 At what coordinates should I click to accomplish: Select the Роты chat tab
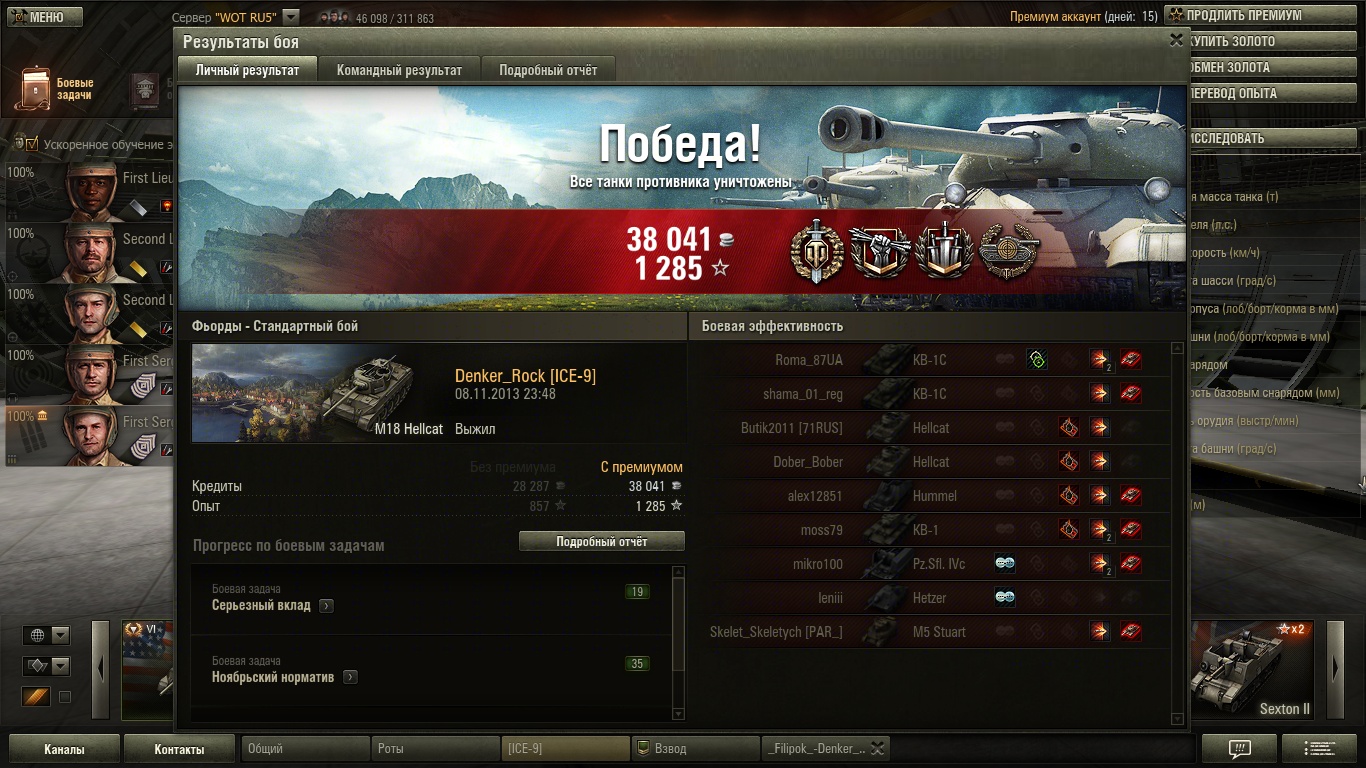click(435, 748)
